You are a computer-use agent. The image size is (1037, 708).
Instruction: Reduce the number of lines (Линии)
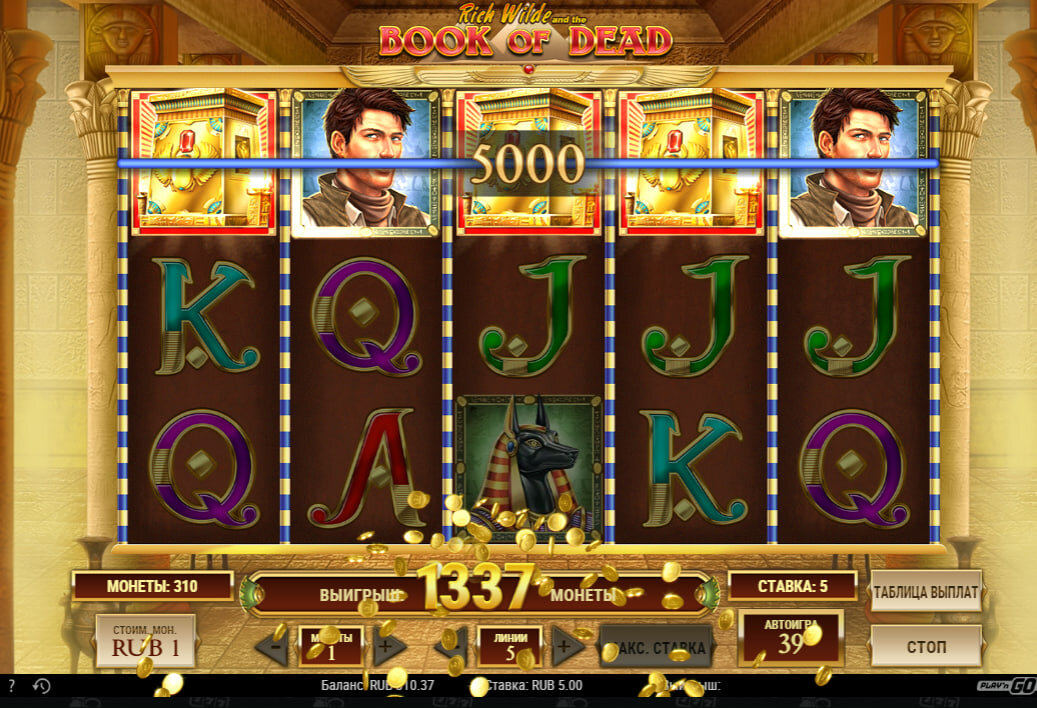pos(450,647)
